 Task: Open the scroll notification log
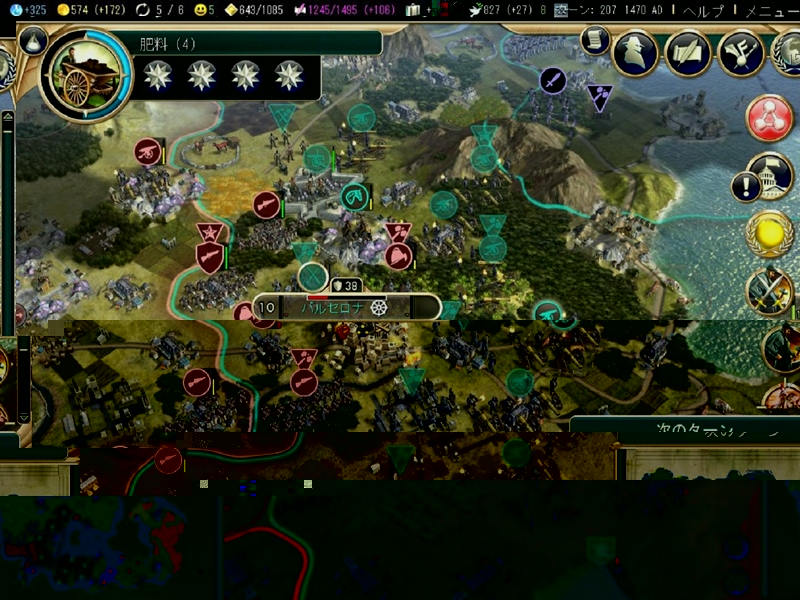point(594,40)
